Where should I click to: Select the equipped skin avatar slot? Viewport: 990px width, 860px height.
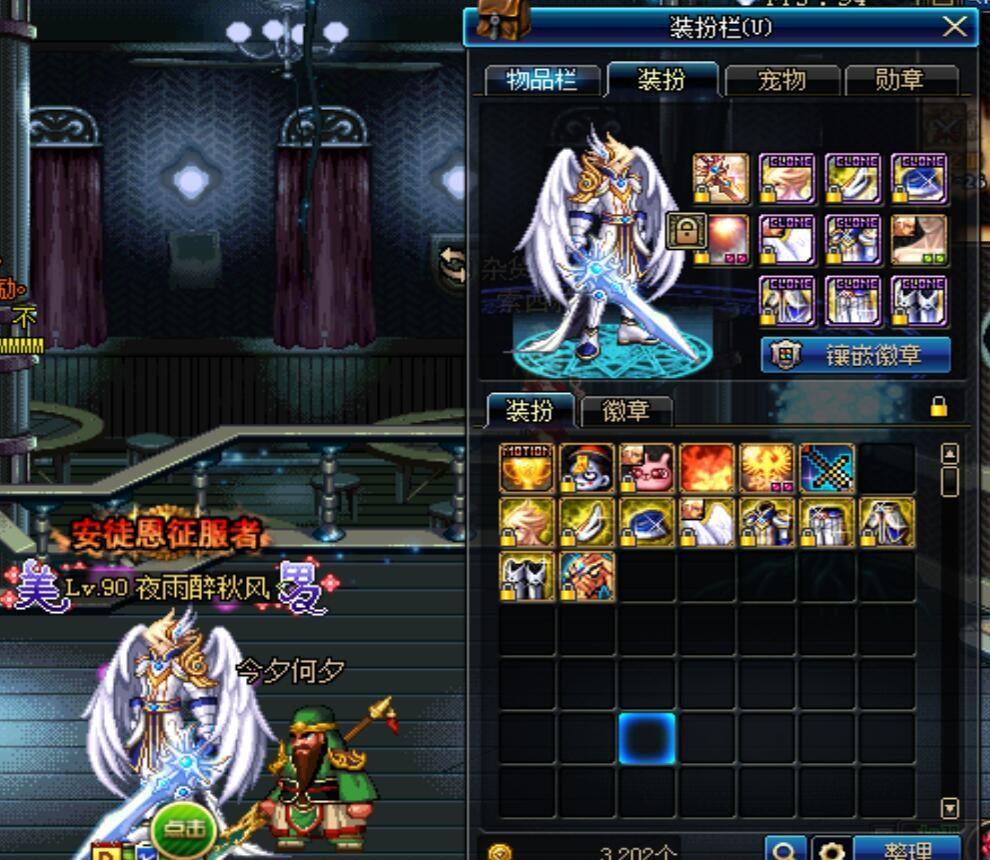[x=919, y=240]
